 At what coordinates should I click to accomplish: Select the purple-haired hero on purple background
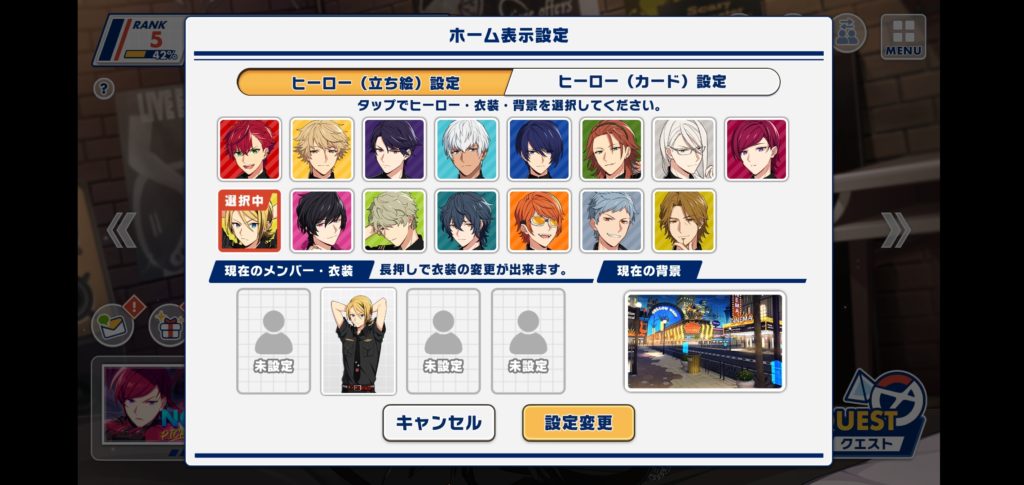[394, 149]
